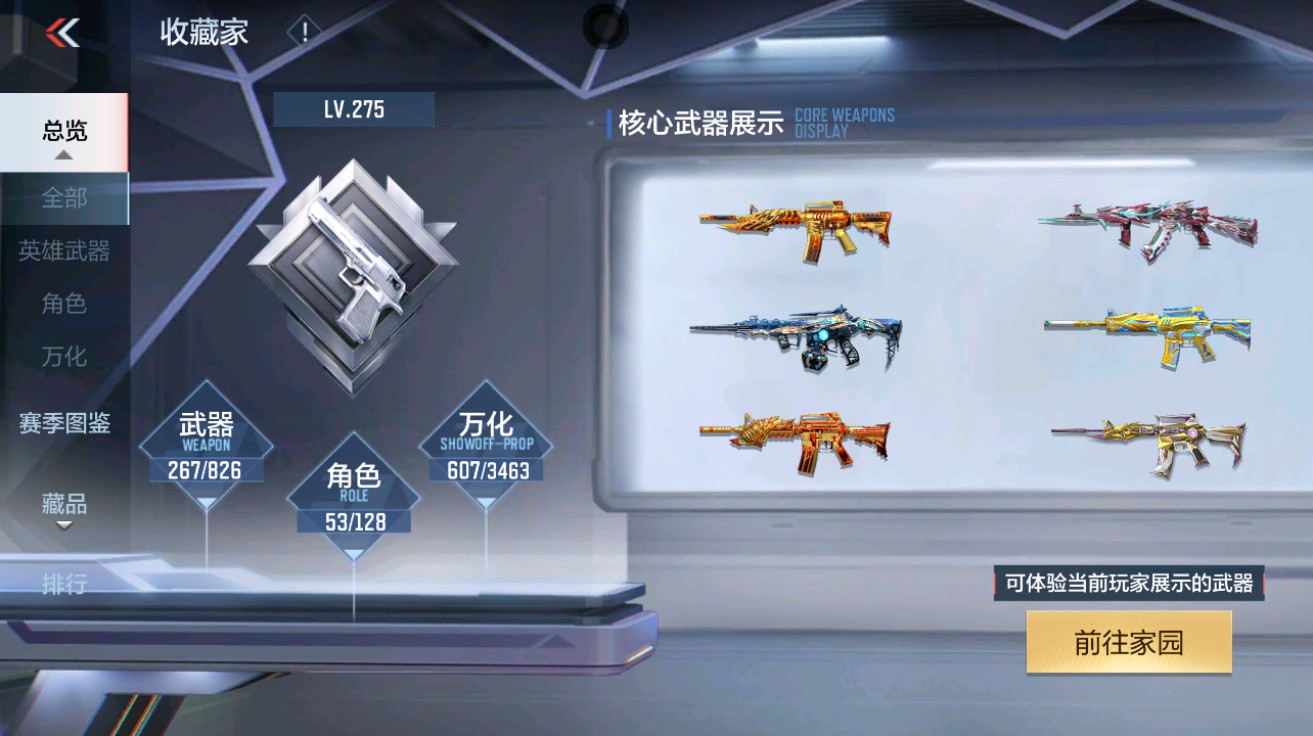
Task: Open the 角色 role stats diamond
Action: click(352, 495)
